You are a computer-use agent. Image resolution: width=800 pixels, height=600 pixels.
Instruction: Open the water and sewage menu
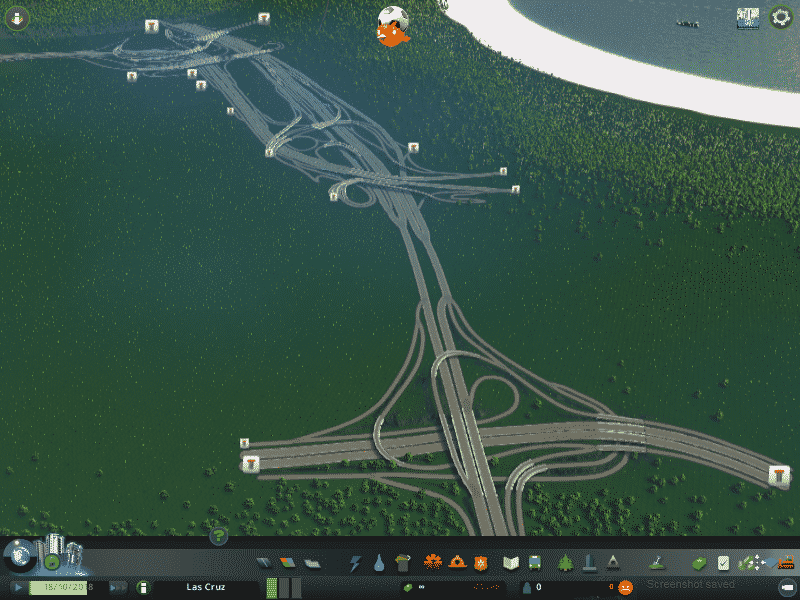379,563
